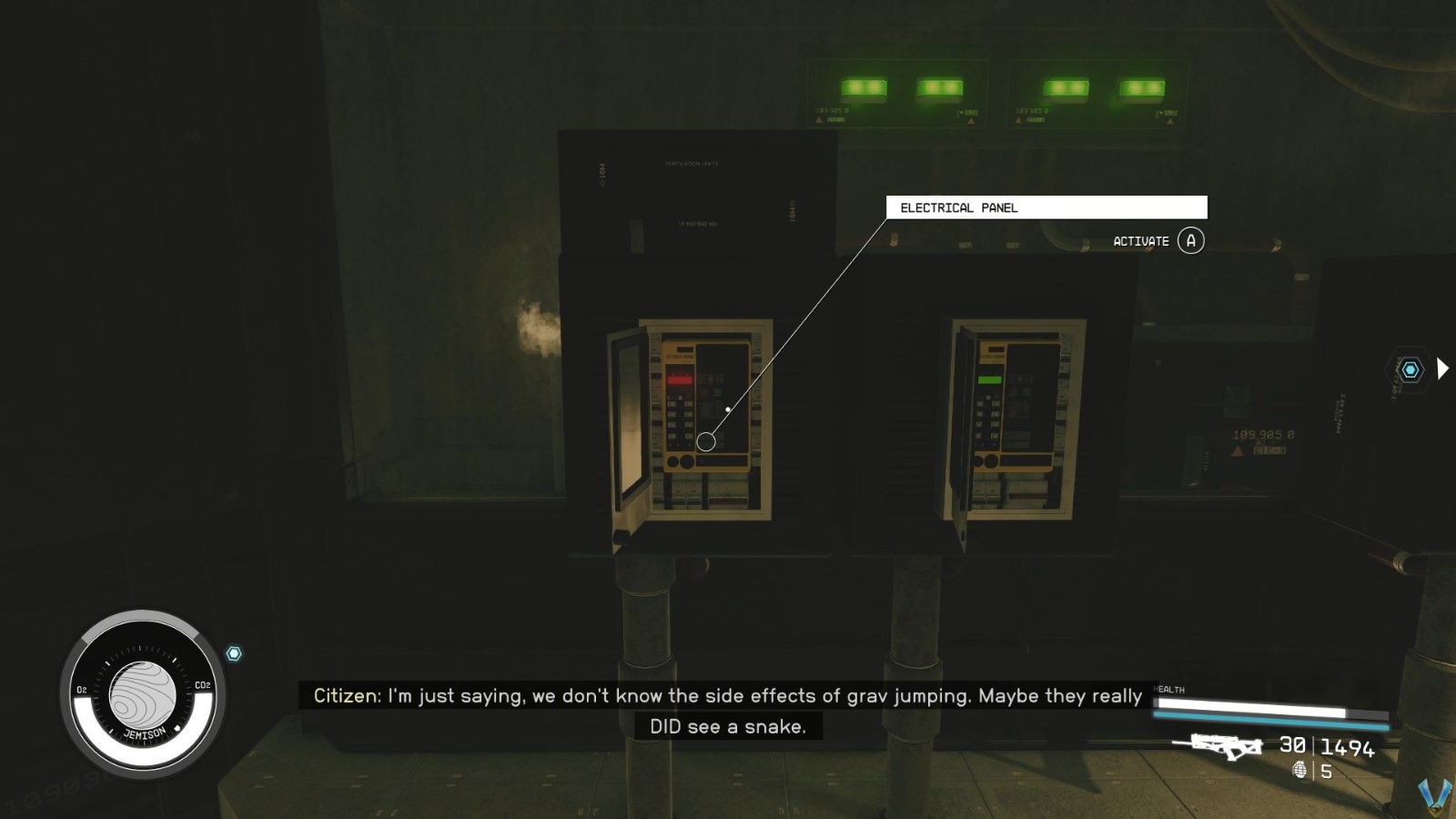Click the Jemison planet graphic inside the compass

pyautogui.click(x=141, y=696)
